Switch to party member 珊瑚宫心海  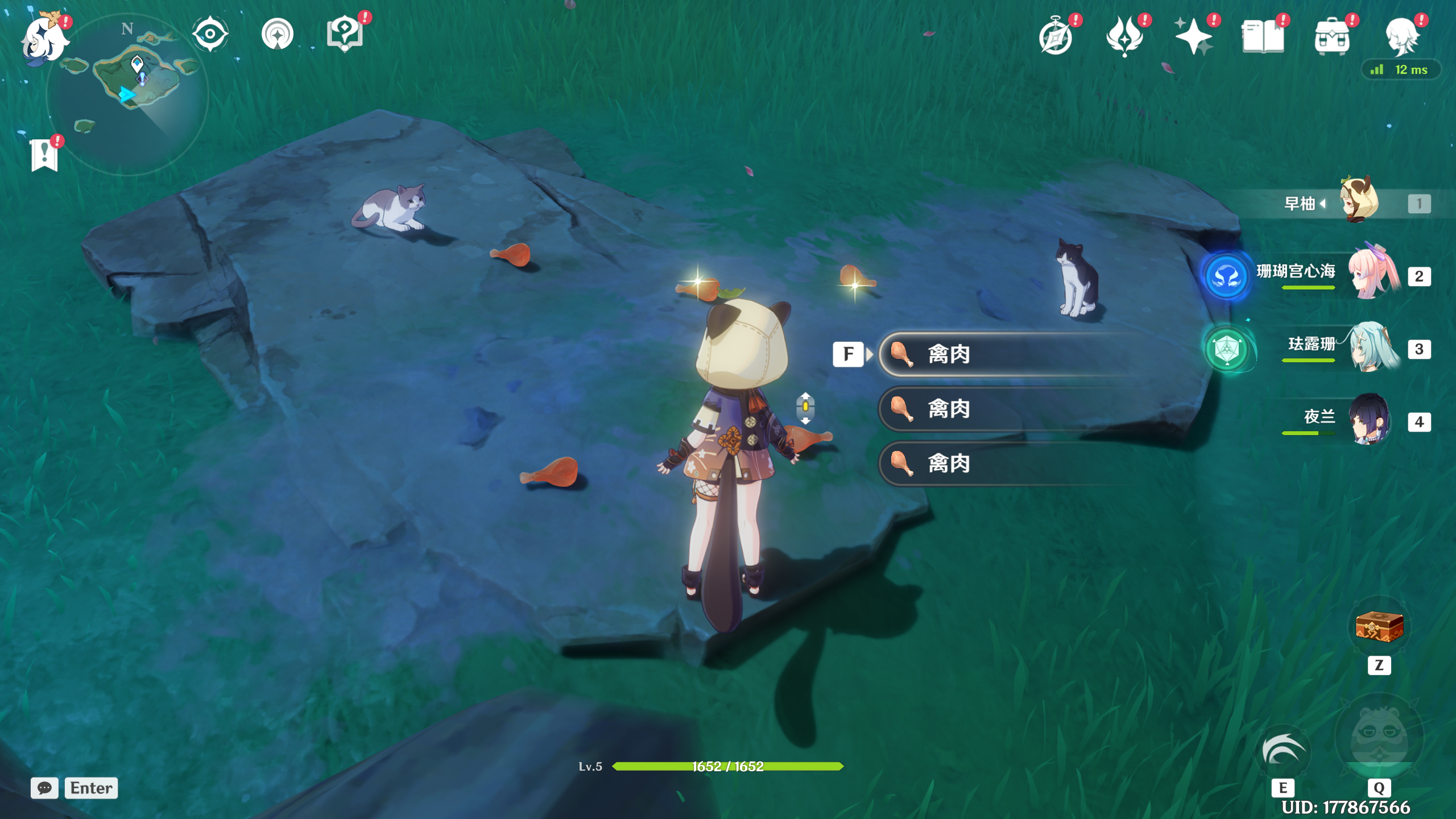1372,276
